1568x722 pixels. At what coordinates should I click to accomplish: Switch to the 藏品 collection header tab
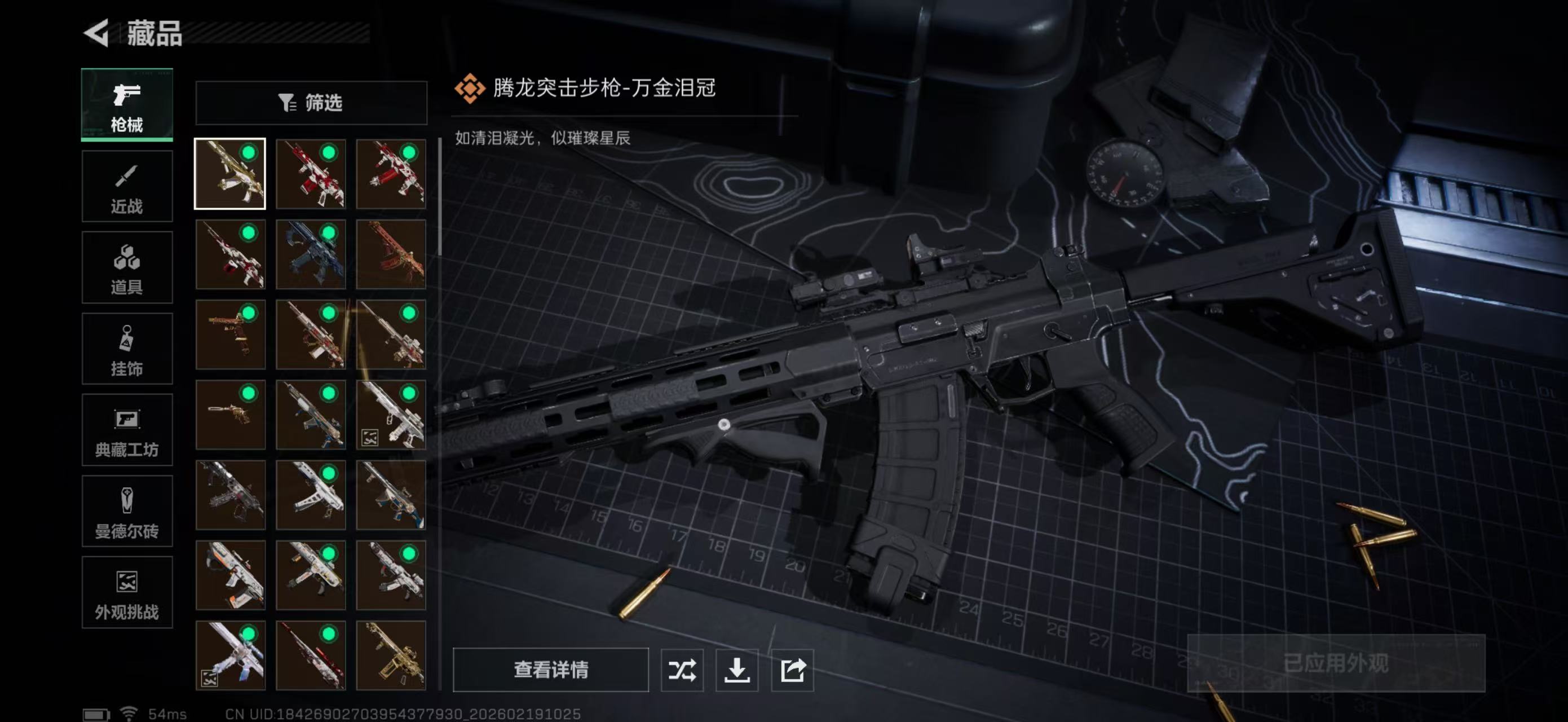156,36
